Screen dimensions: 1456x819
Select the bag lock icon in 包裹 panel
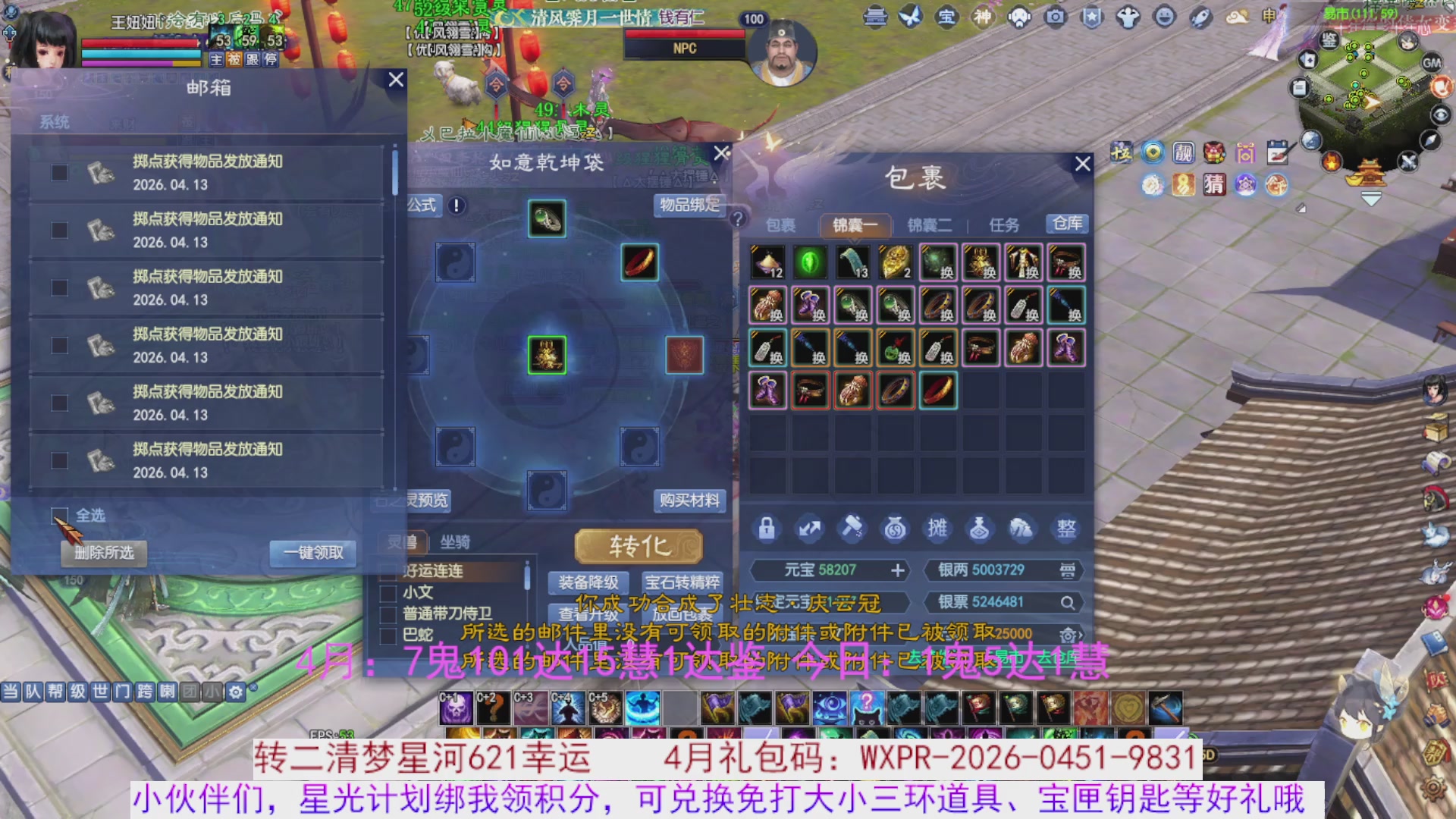pos(767,529)
